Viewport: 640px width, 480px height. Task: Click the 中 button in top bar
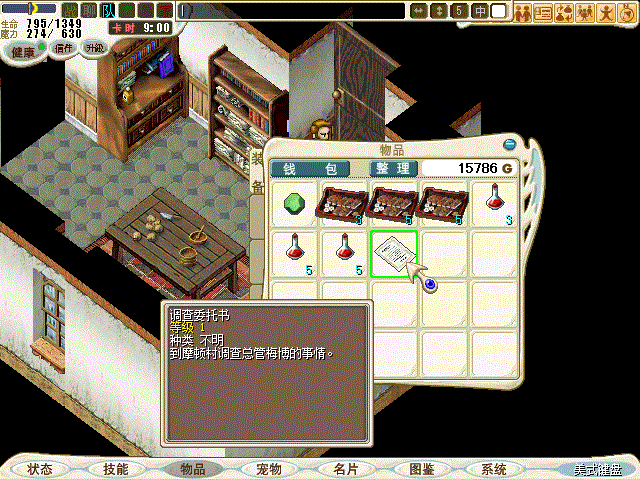click(480, 11)
